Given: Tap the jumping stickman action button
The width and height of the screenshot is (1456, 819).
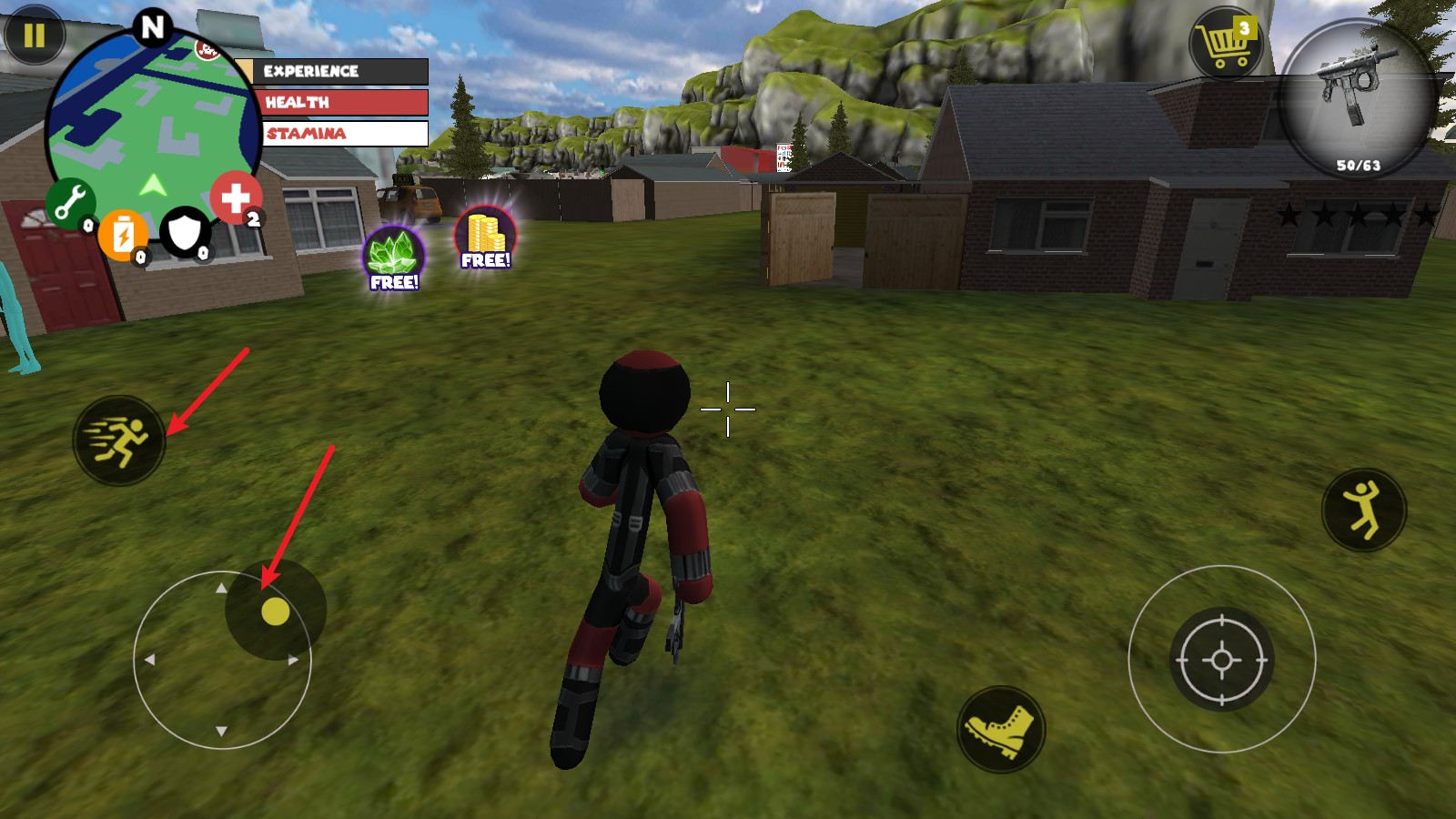Looking at the screenshot, I should pos(1363,511).
